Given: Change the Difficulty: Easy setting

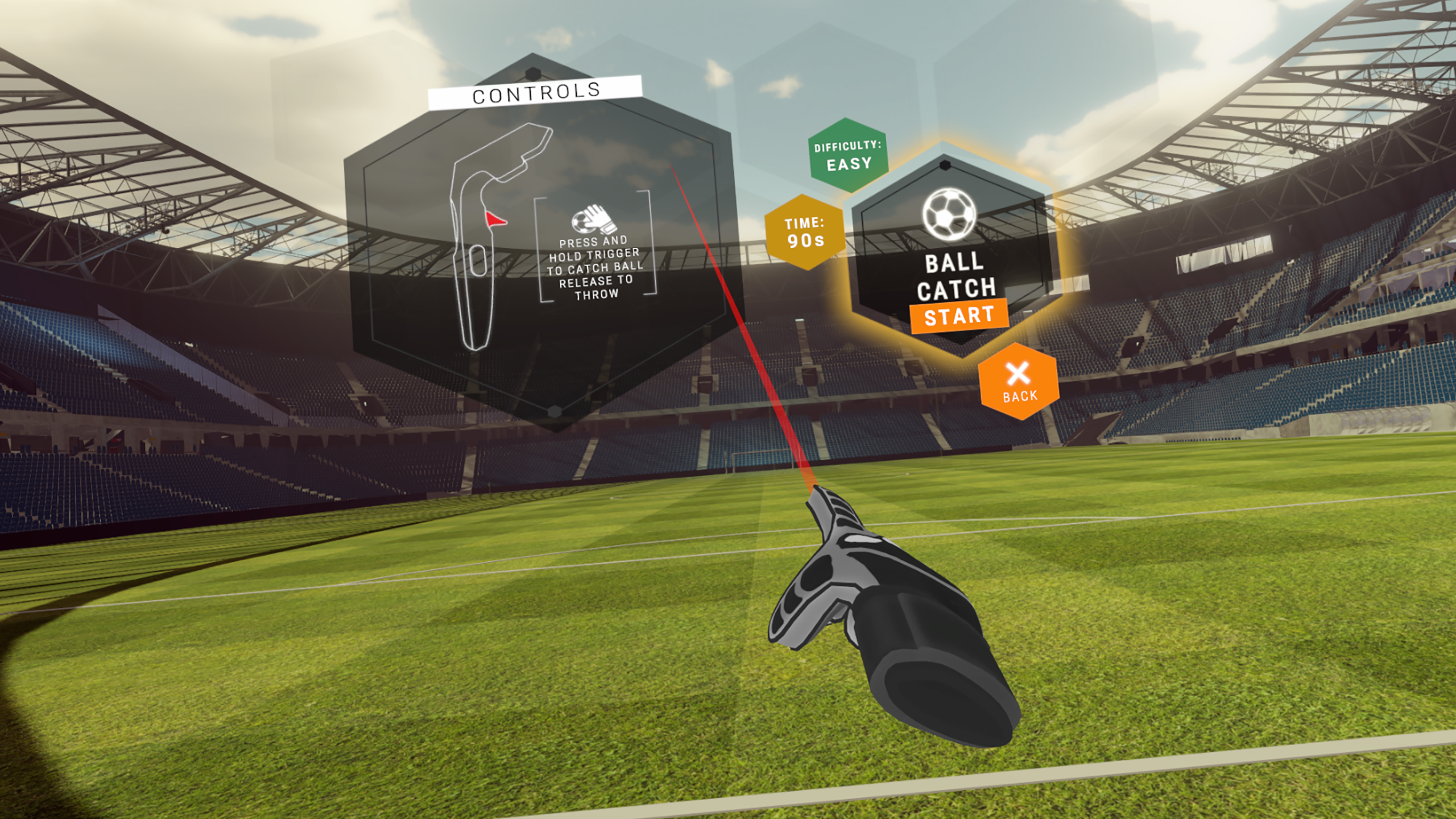Looking at the screenshot, I should [x=848, y=155].
